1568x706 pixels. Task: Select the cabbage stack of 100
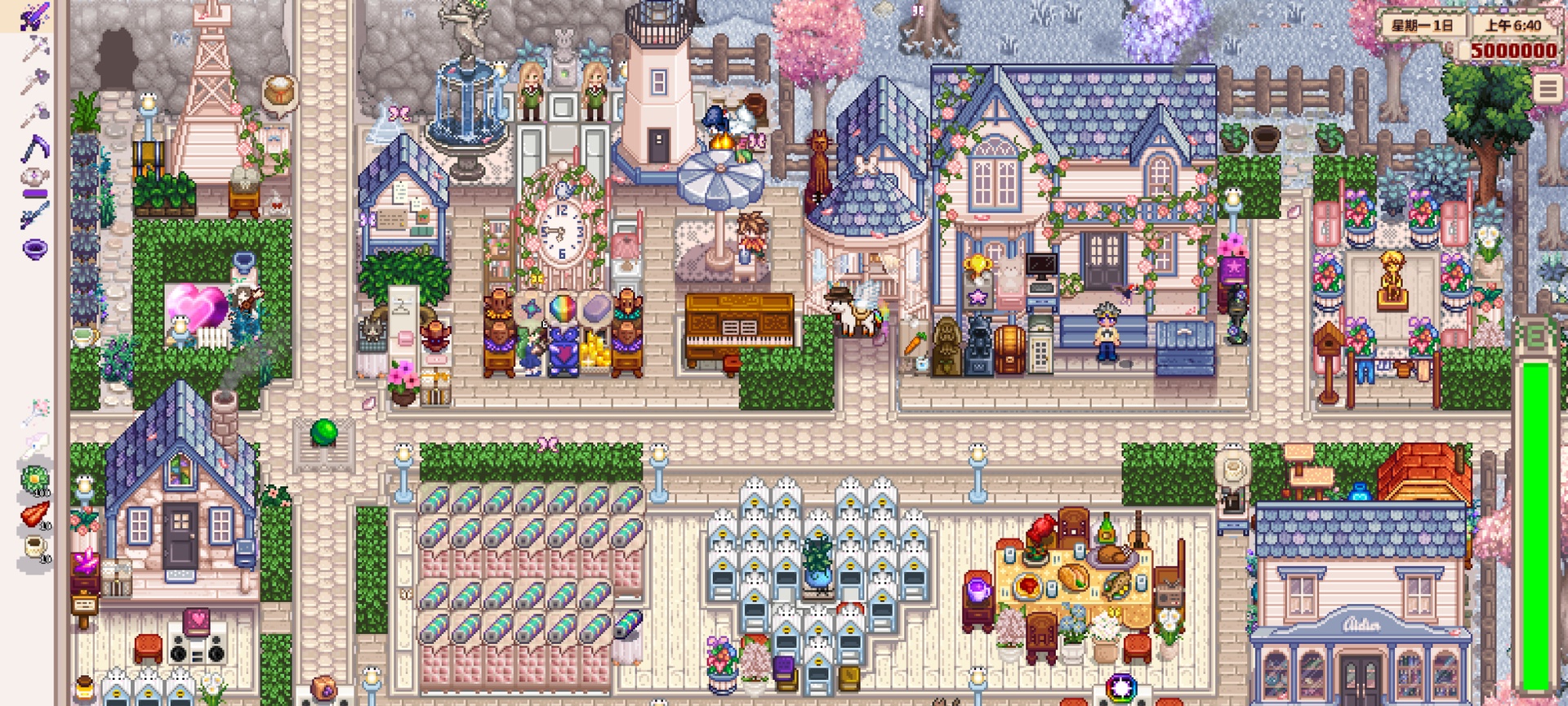[x=34, y=477]
